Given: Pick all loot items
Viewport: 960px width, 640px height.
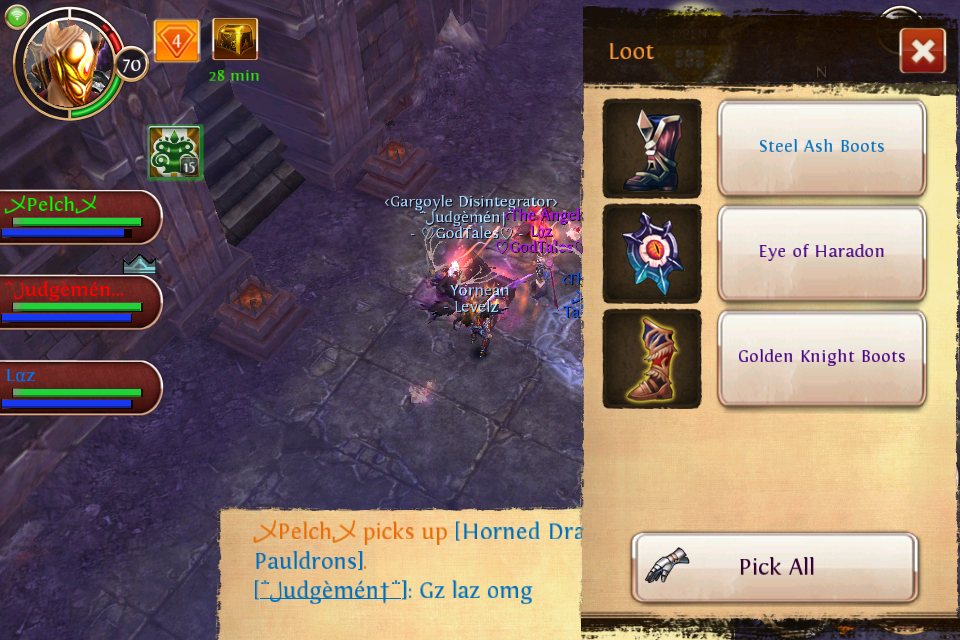Looking at the screenshot, I should click(775, 567).
